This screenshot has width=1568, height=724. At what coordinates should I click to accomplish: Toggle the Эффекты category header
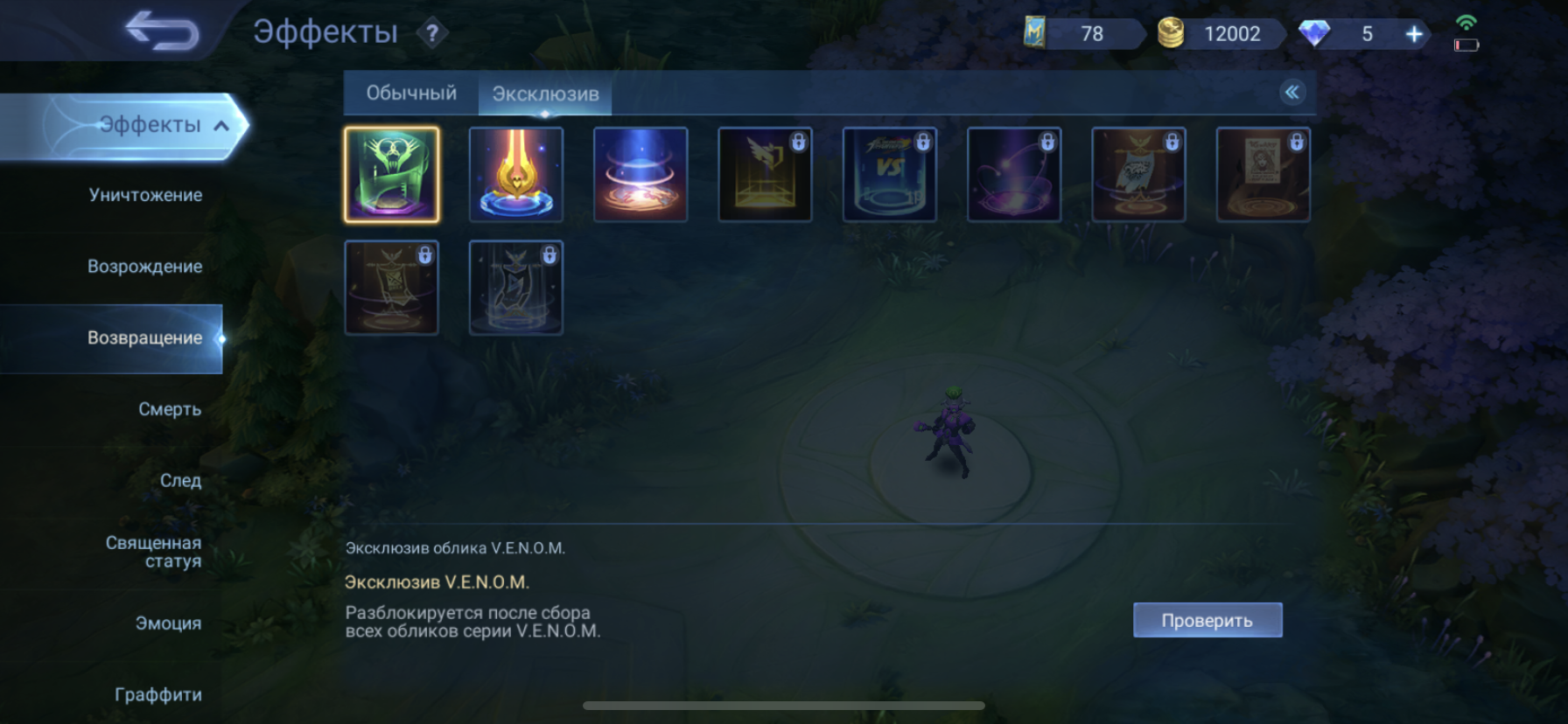pos(149,125)
